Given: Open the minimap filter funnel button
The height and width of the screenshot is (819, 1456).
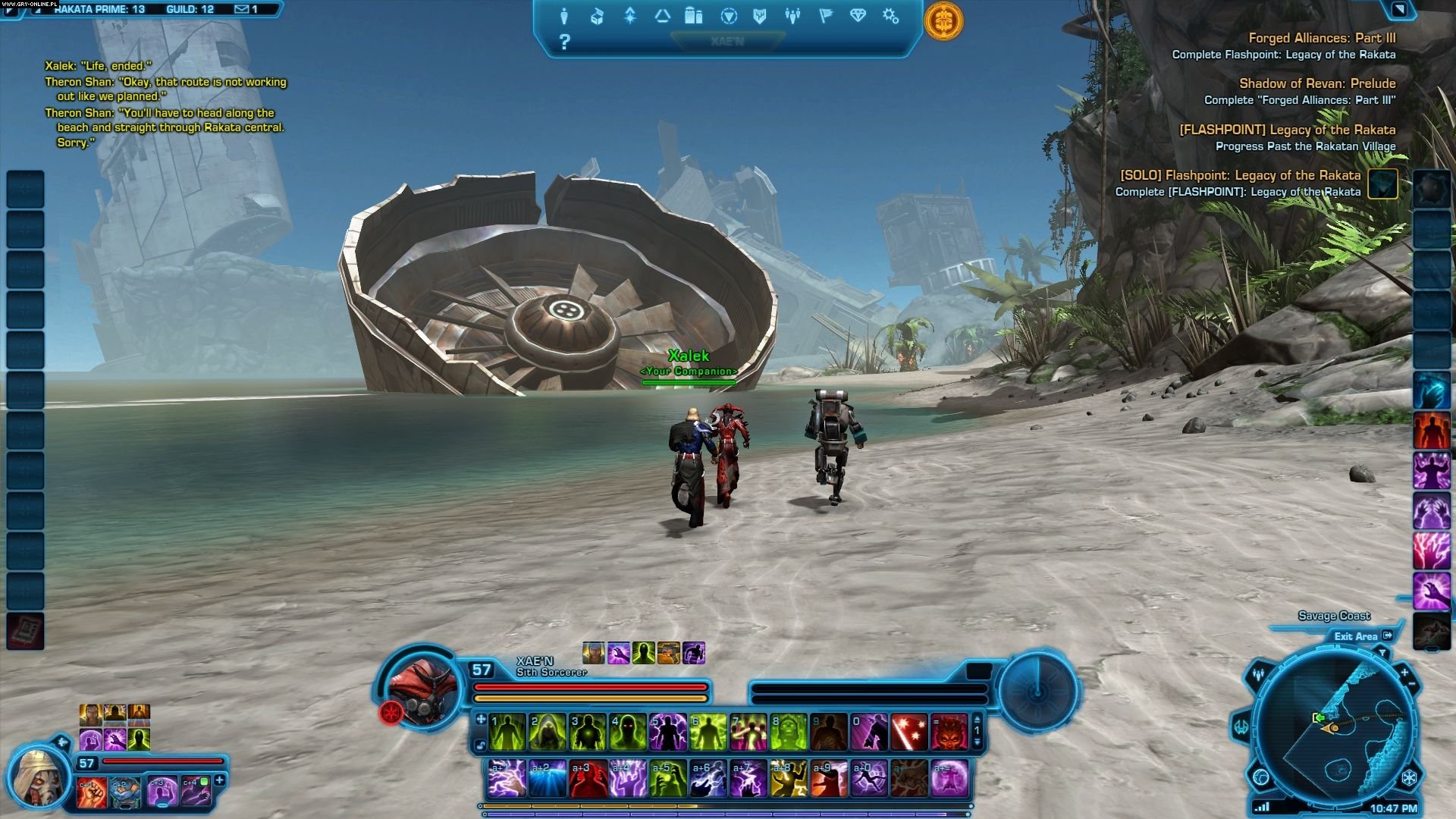Looking at the screenshot, I should pyautogui.click(x=1382, y=653).
